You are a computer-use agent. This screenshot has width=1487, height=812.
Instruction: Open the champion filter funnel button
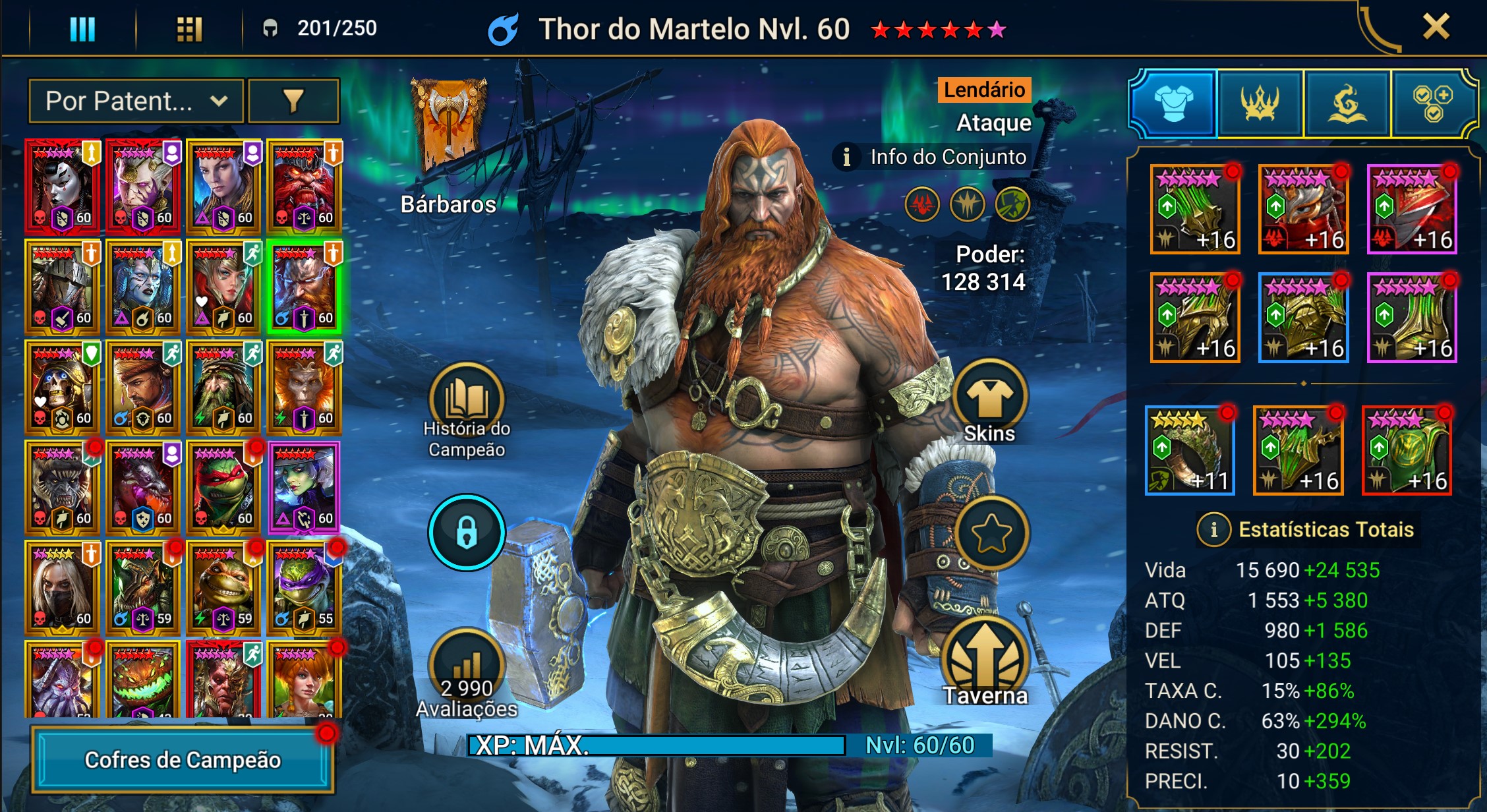pos(293,101)
